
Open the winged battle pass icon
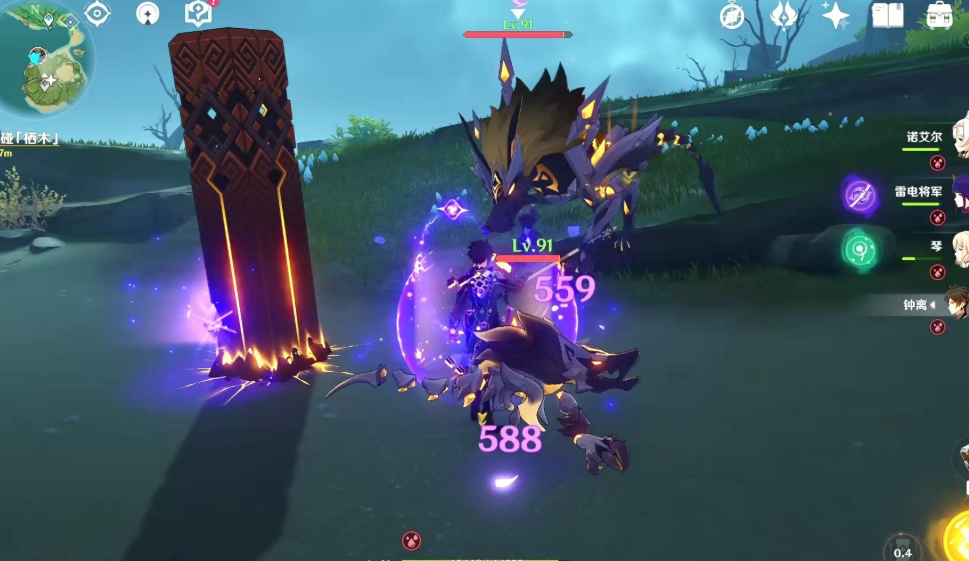tap(784, 15)
